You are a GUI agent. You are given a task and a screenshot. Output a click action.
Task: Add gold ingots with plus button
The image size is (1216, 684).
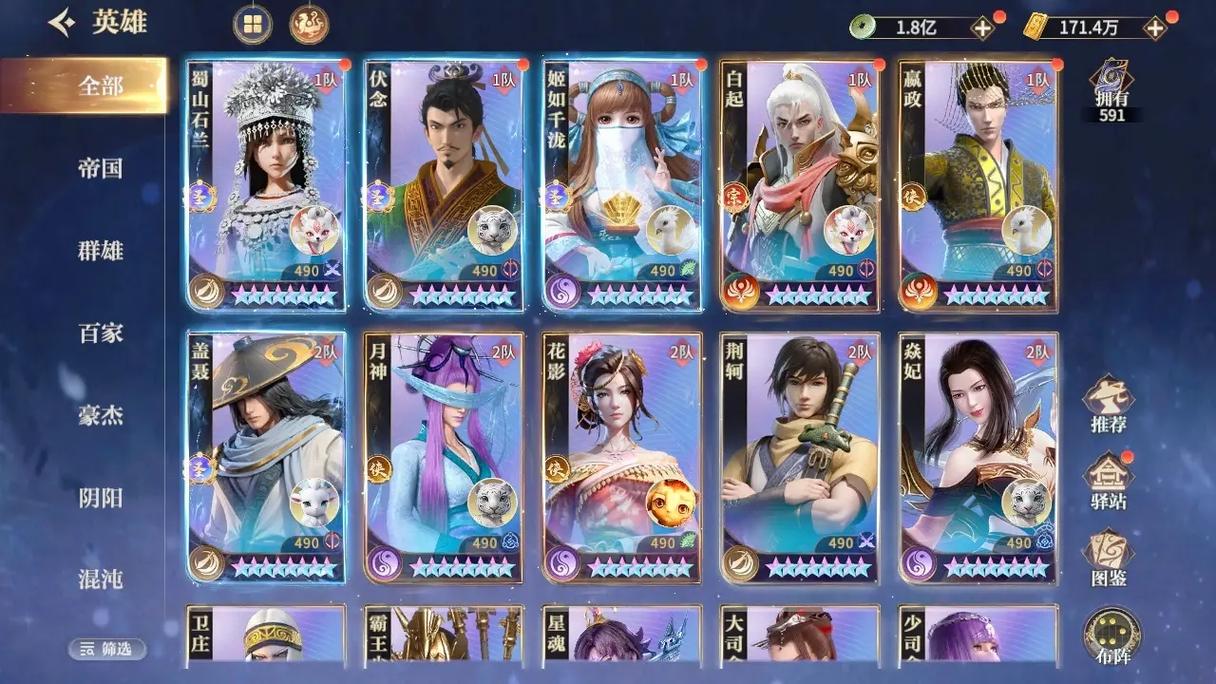1155,28
